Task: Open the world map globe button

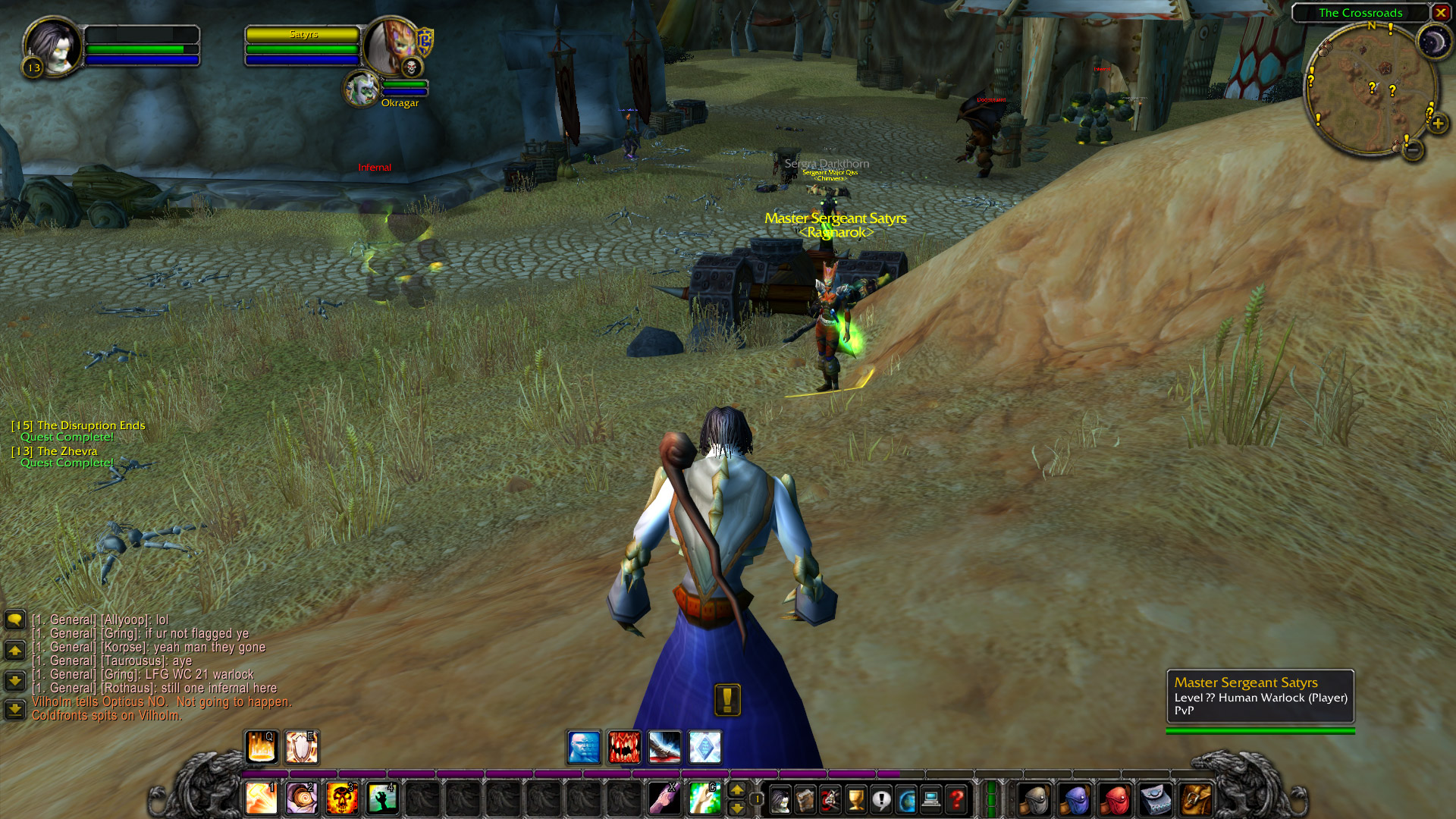Action: click(x=906, y=799)
